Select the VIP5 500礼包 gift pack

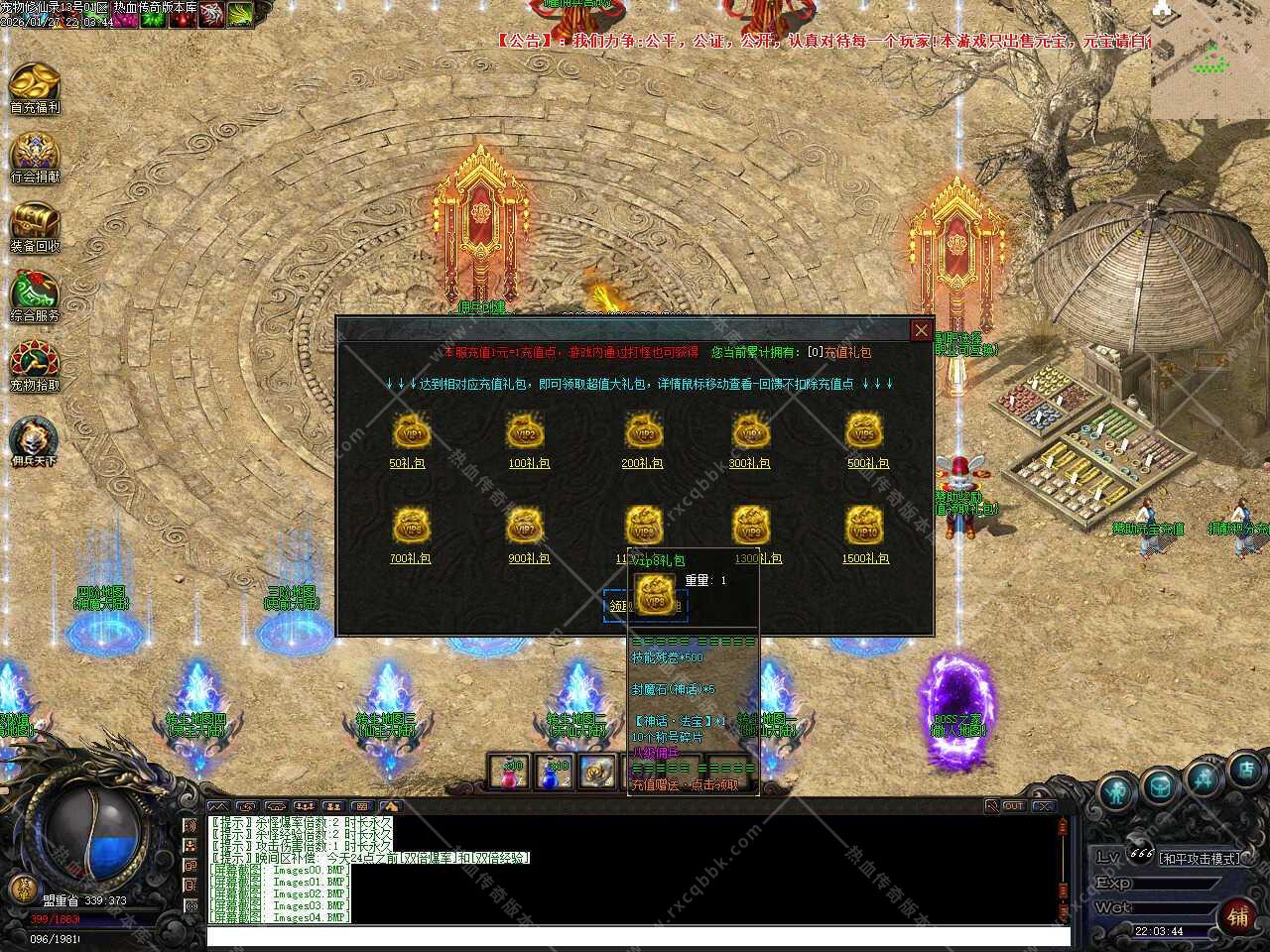point(865,434)
